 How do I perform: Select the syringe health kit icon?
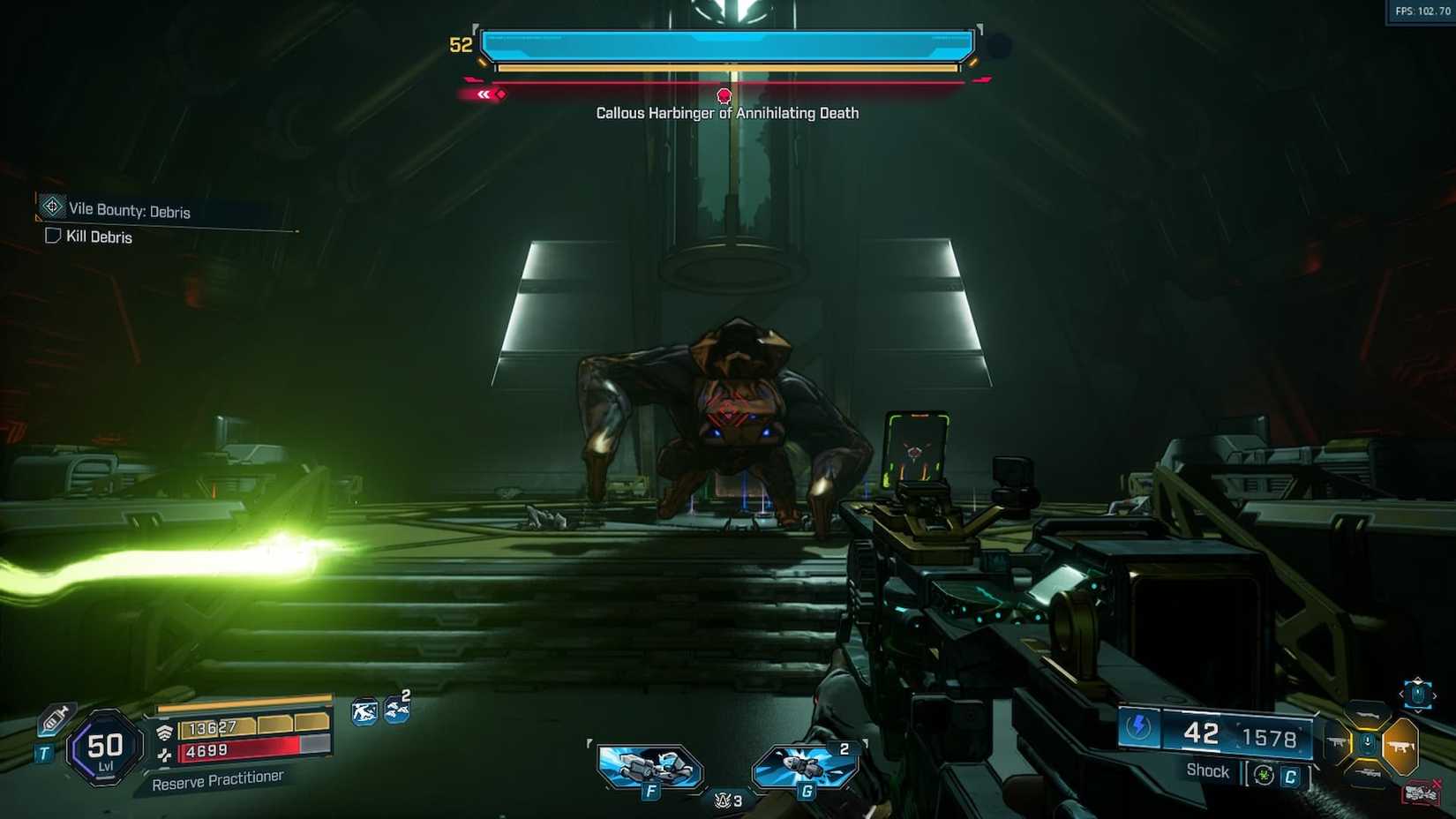click(x=54, y=719)
